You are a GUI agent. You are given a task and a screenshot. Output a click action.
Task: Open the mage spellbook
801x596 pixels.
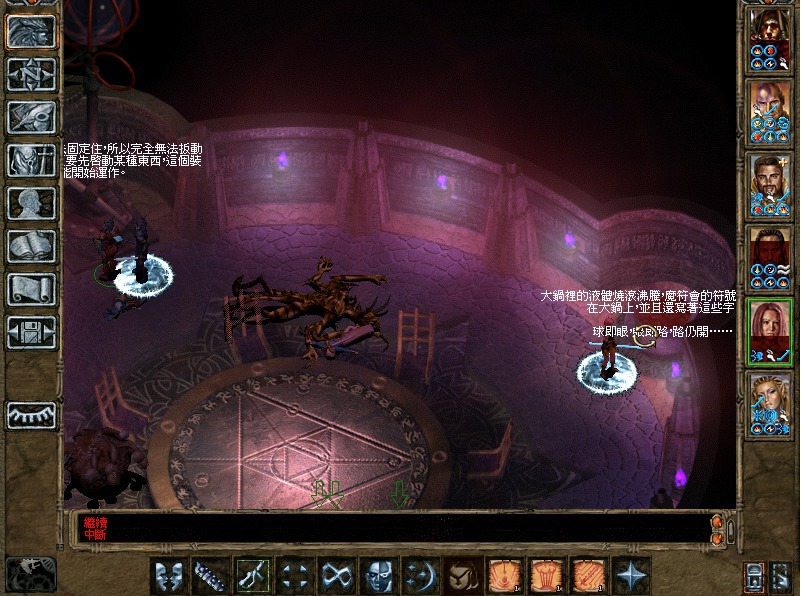pyautogui.click(x=31, y=246)
